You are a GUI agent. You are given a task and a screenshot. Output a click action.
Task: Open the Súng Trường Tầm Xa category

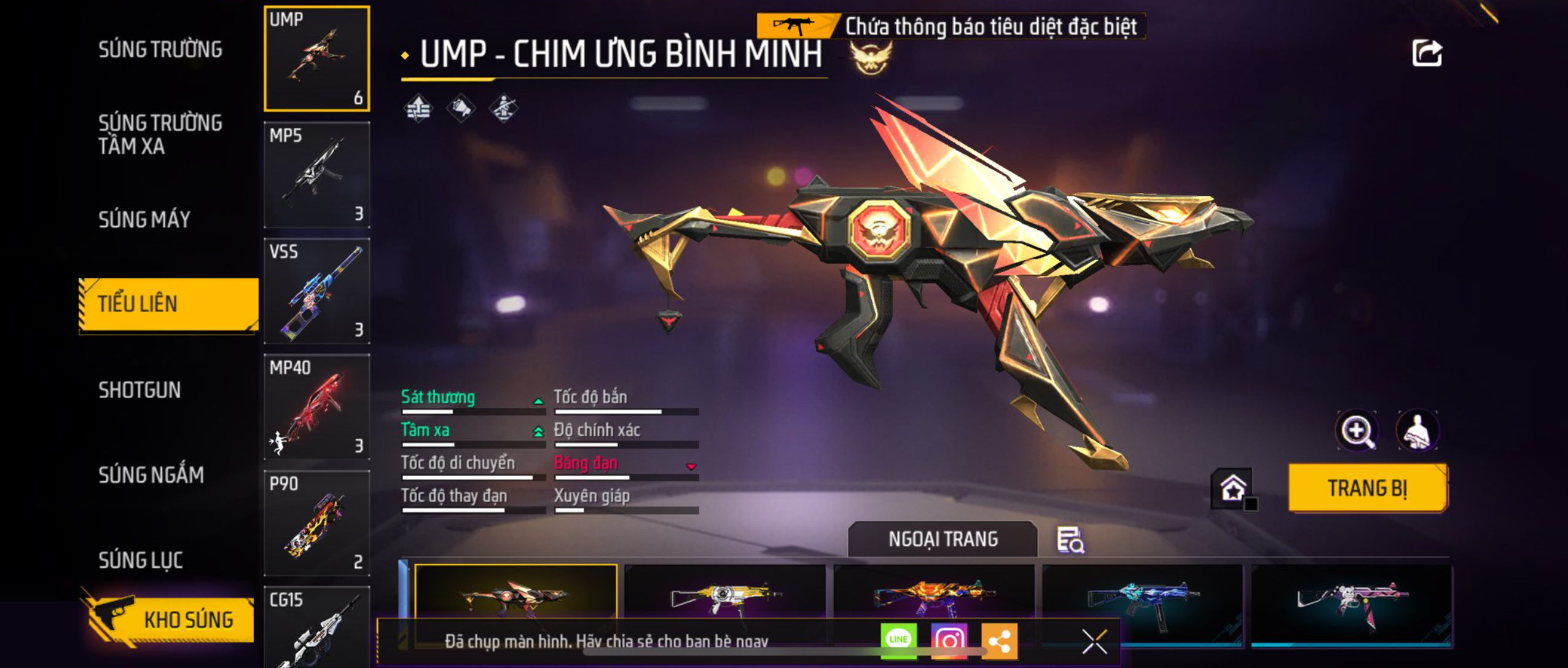(x=160, y=134)
